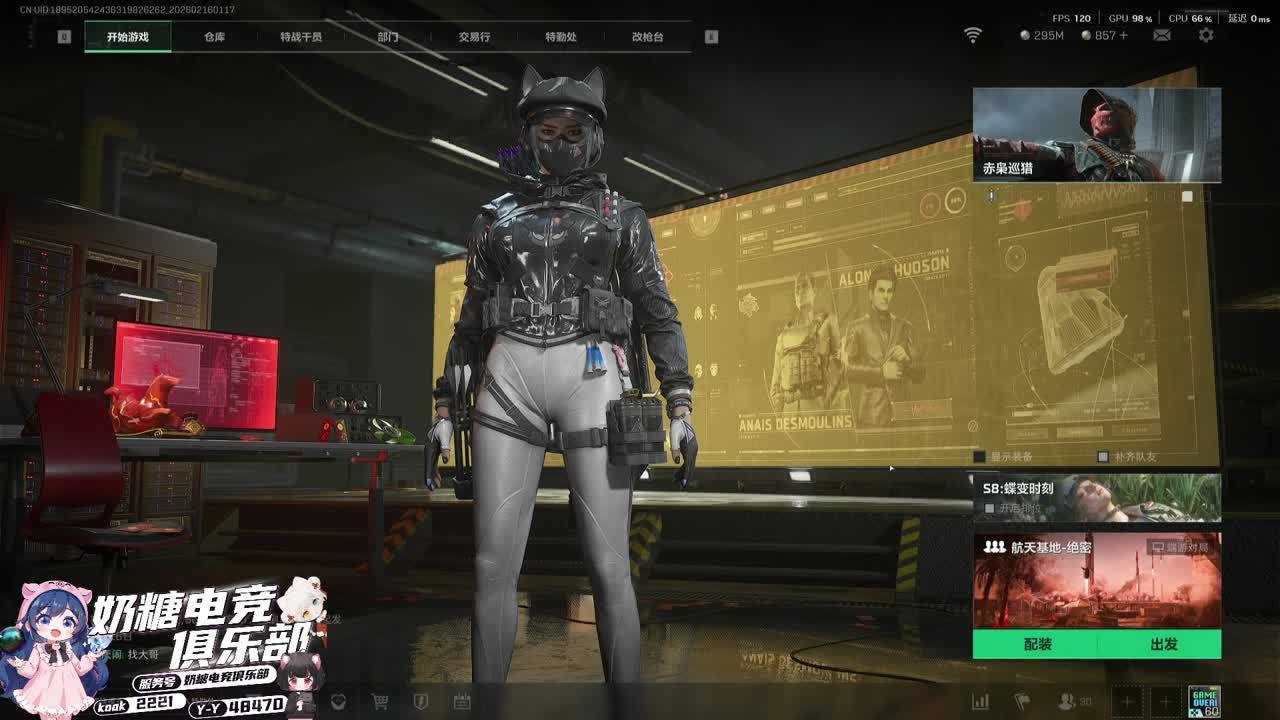Open the mail envelope icon
This screenshot has width=1280, height=720.
pyautogui.click(x=1162, y=35)
